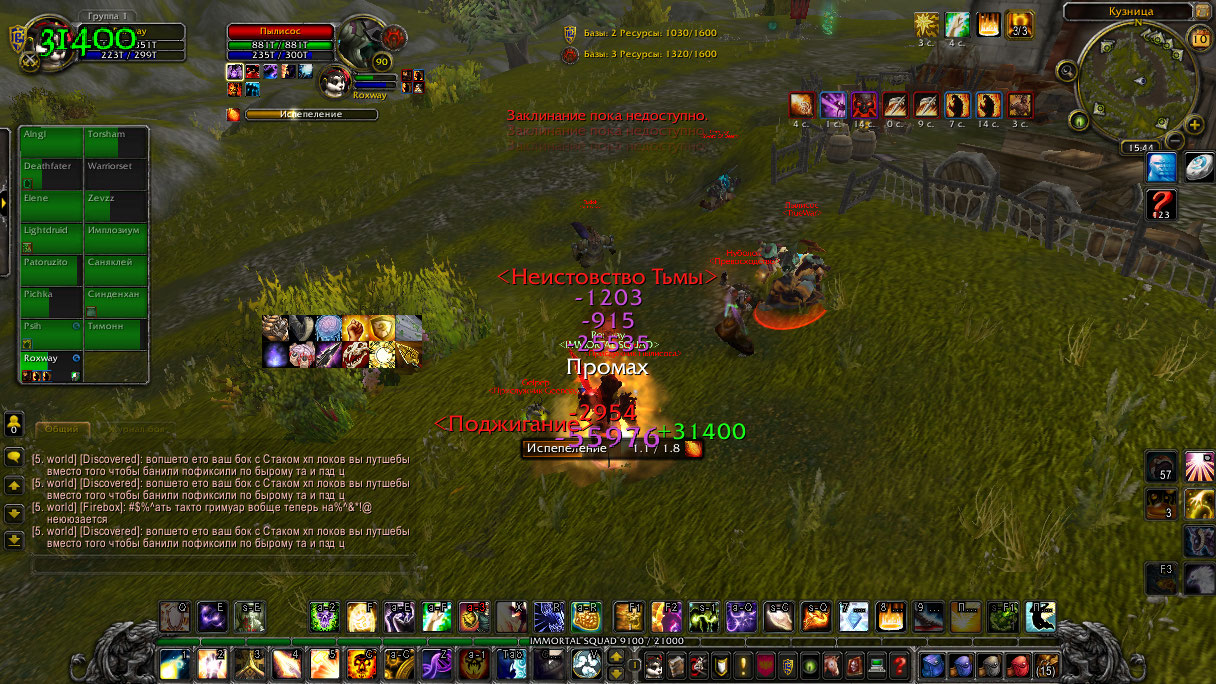Image resolution: width=1216 pixels, height=684 pixels.
Task: Toggle the minimap tracking magnifier button
Action: 1068,71
